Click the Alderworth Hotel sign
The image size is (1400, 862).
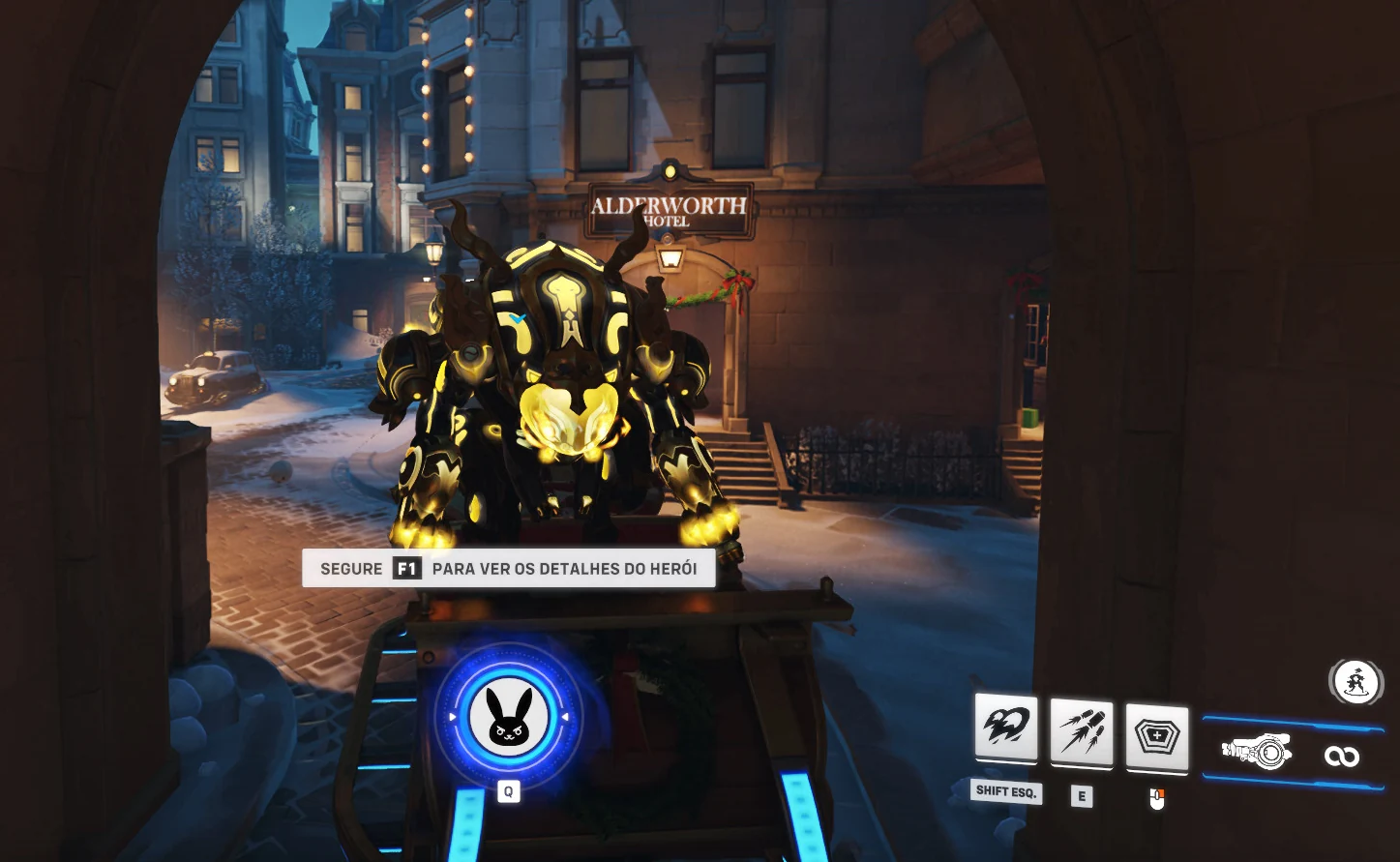coord(668,209)
